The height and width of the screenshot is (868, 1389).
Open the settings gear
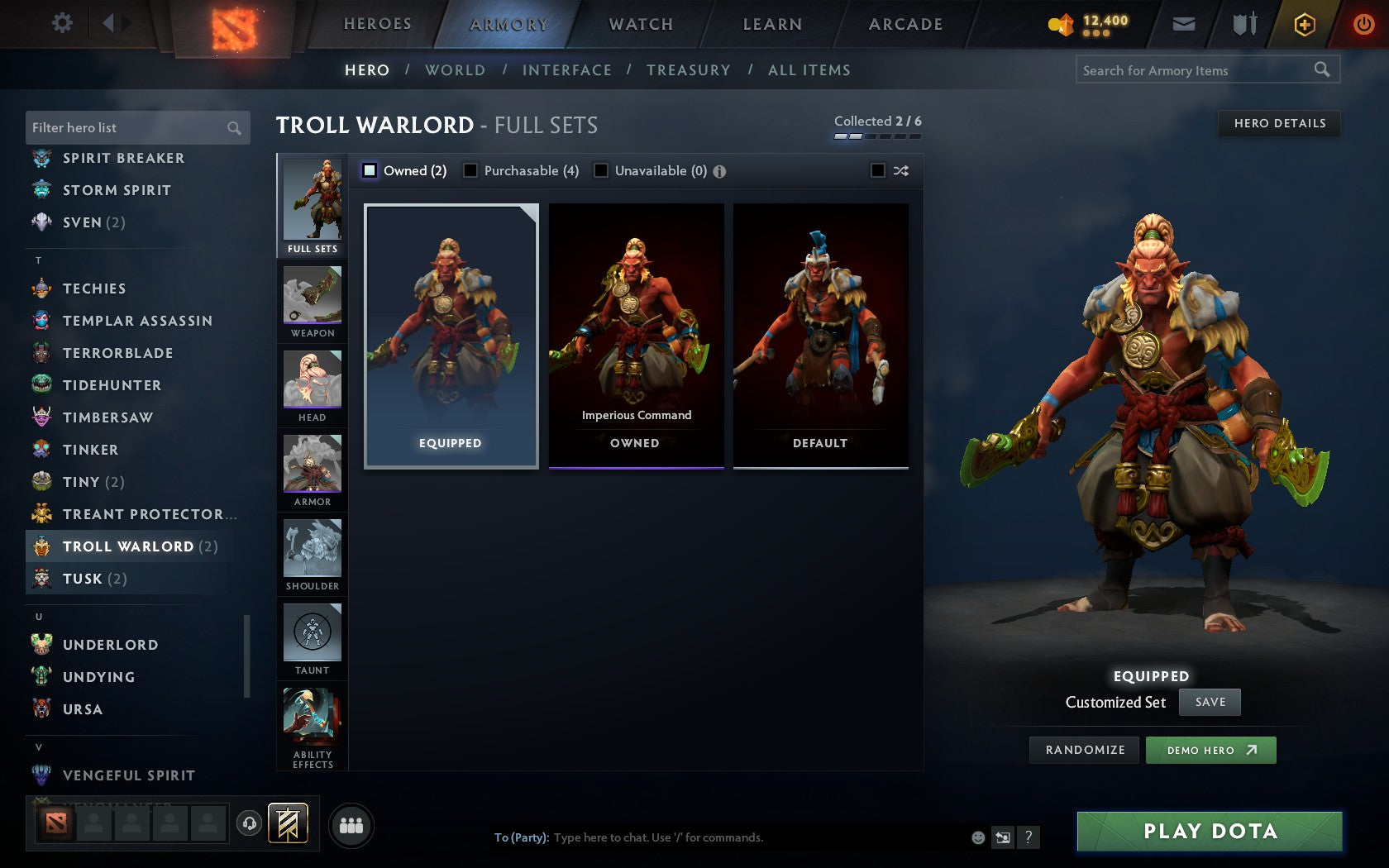click(61, 23)
